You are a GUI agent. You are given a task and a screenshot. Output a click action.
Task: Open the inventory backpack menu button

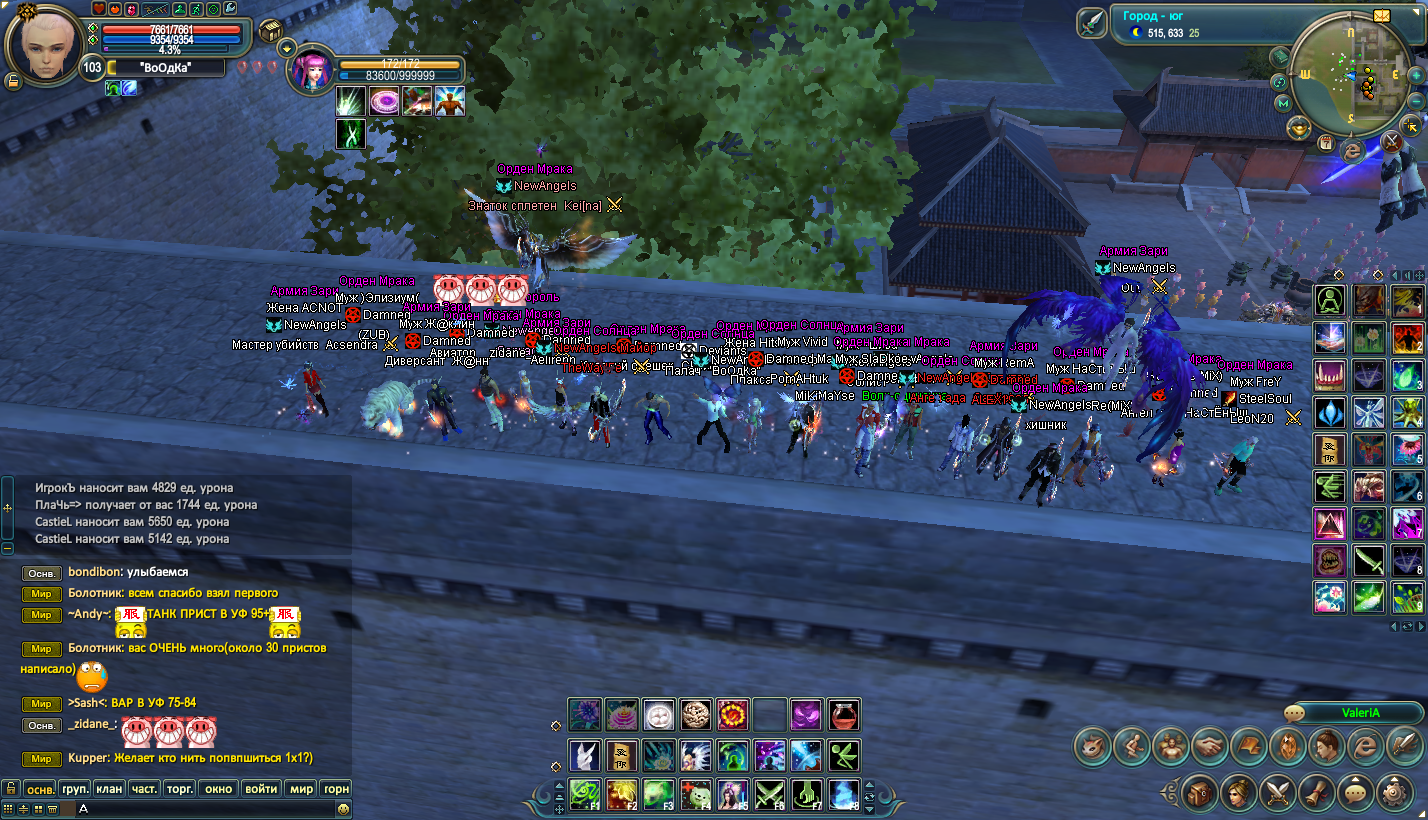pyautogui.click(x=1199, y=794)
